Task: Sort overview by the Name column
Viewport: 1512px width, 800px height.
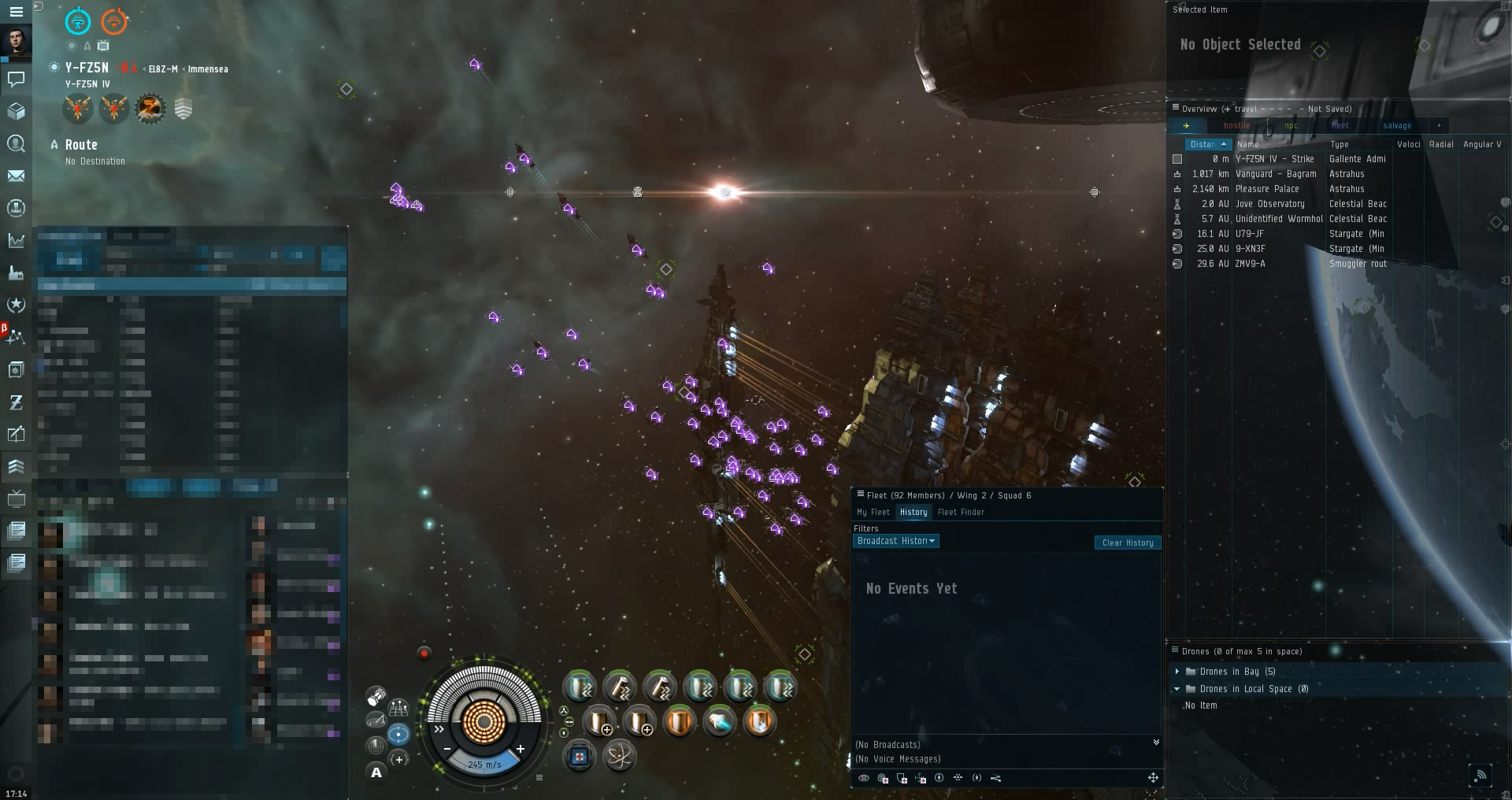Action: click(1248, 145)
